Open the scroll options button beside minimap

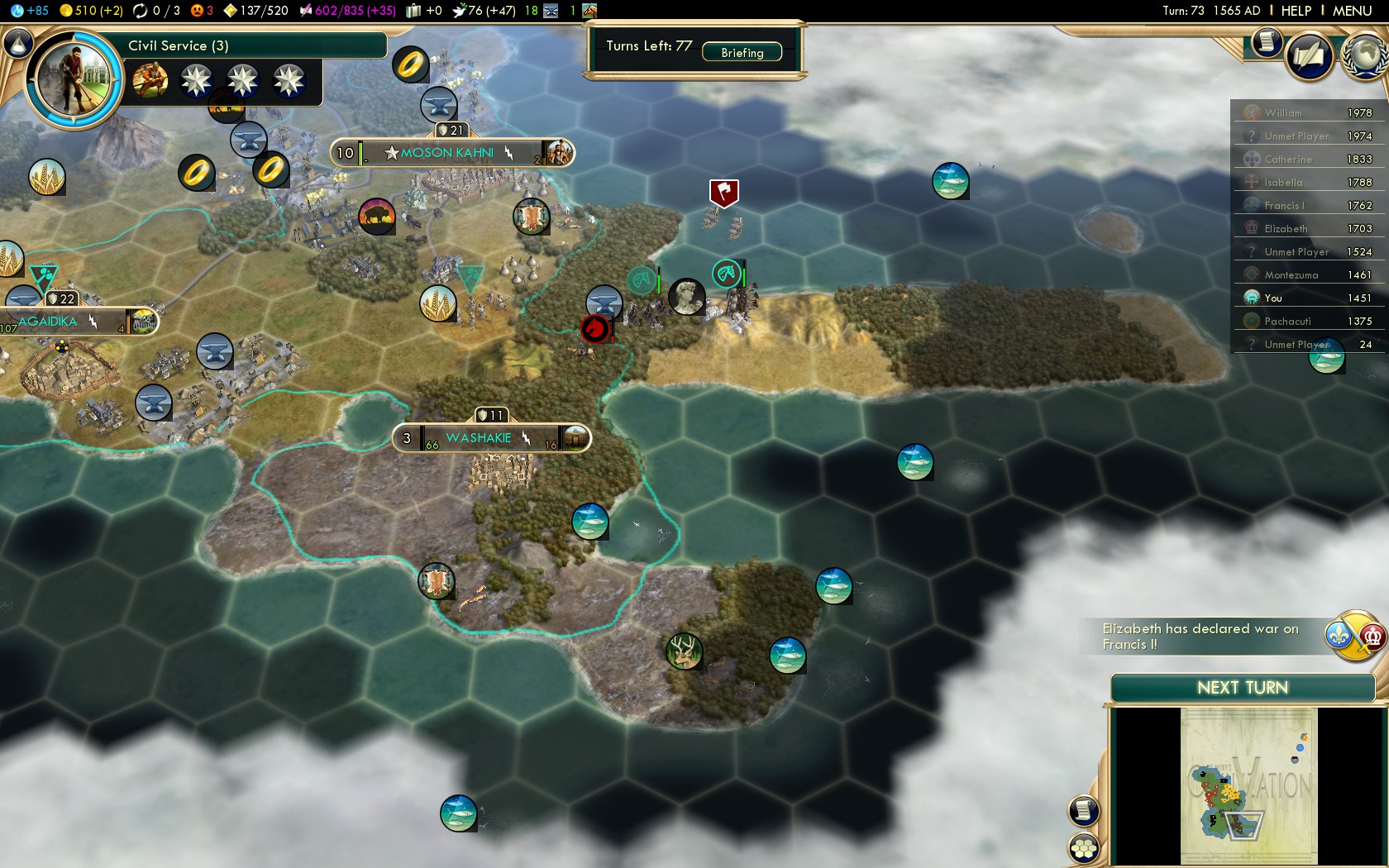[x=1084, y=811]
